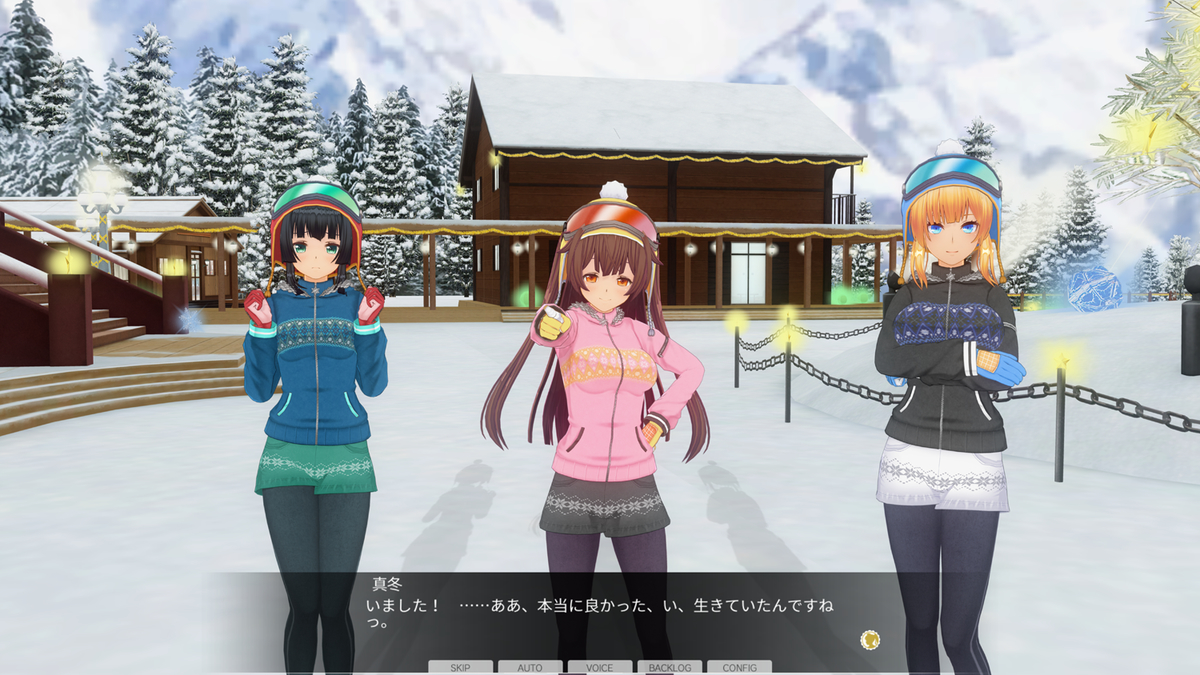1200x675 pixels.
Task: Open the CONFIG settings
Action: 739,667
